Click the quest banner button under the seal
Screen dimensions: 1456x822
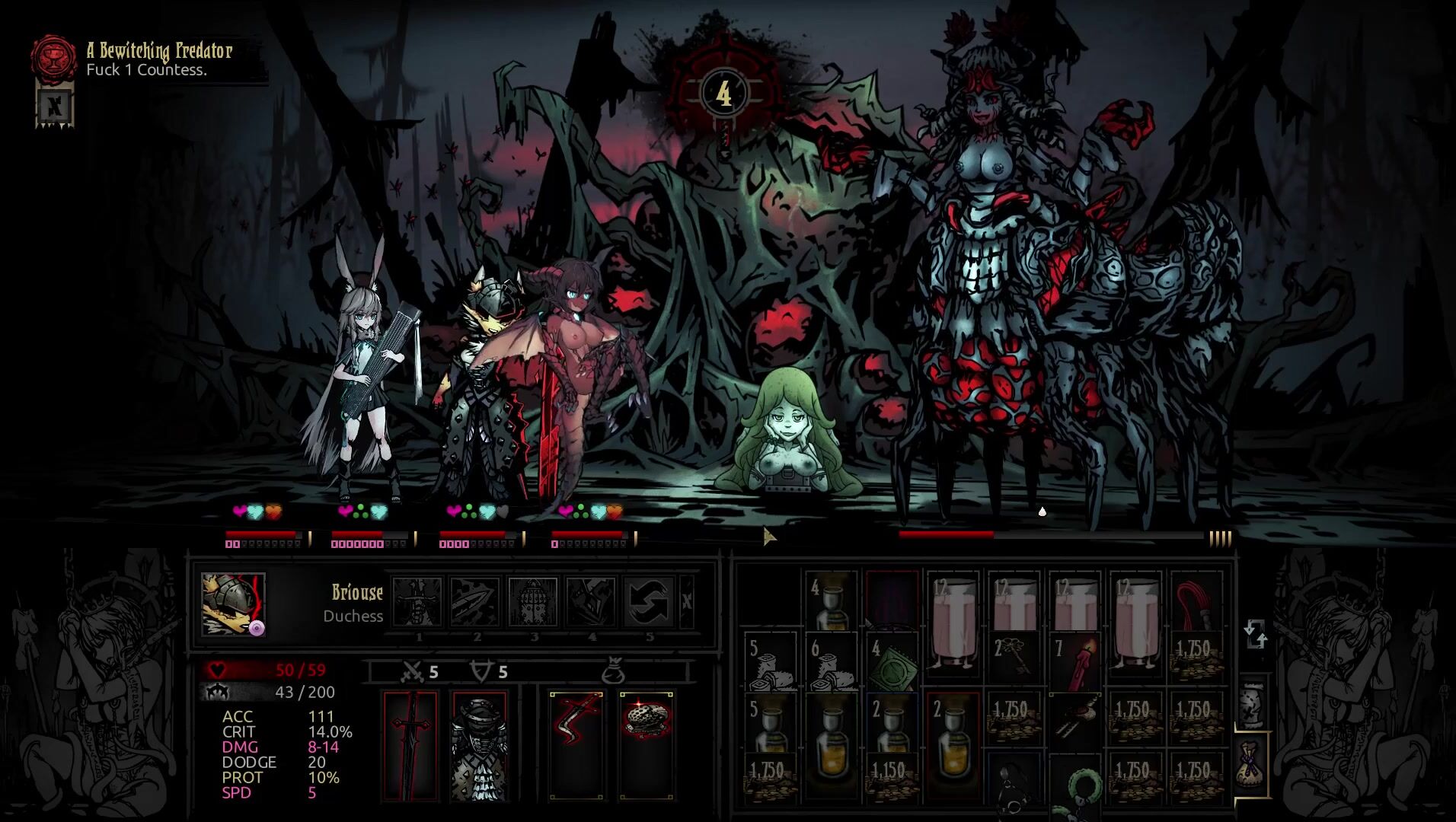point(55,105)
